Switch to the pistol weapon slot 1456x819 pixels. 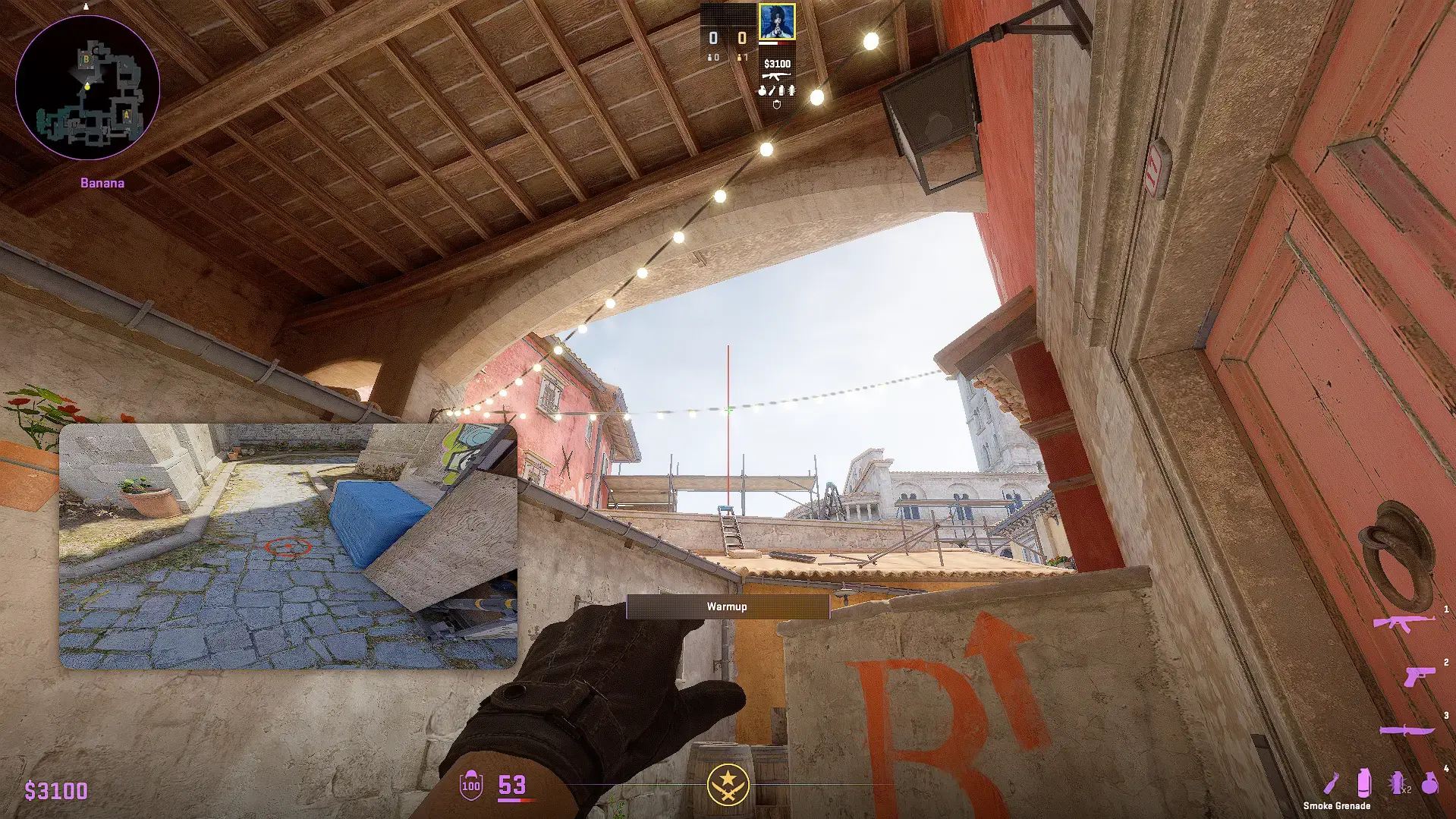point(1417,676)
